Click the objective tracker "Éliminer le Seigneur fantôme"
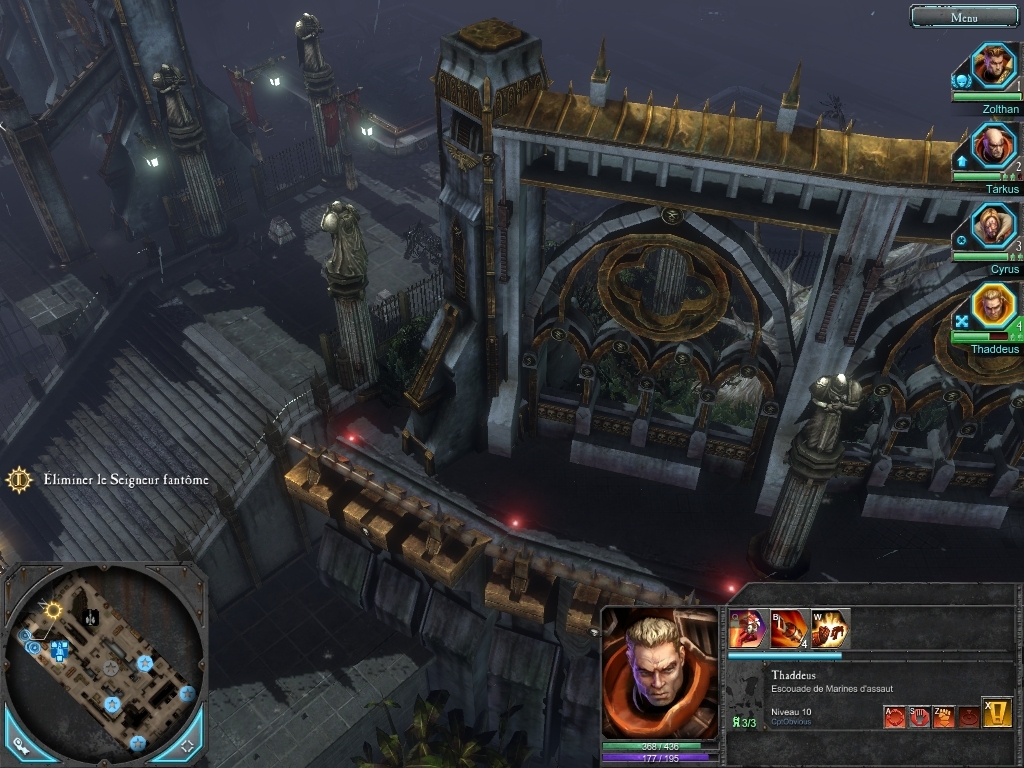 [125, 480]
